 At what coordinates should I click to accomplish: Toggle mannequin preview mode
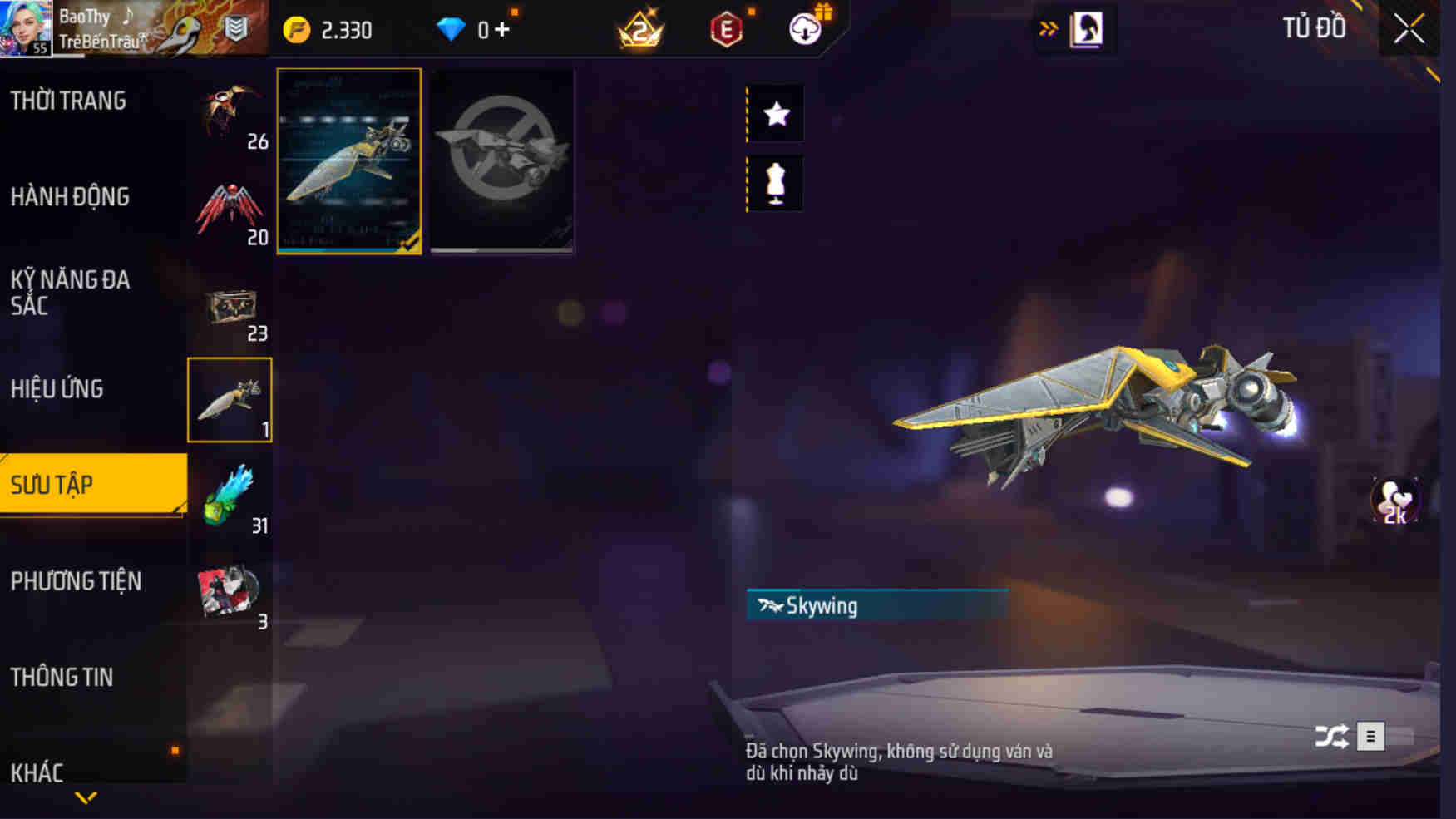tap(777, 185)
